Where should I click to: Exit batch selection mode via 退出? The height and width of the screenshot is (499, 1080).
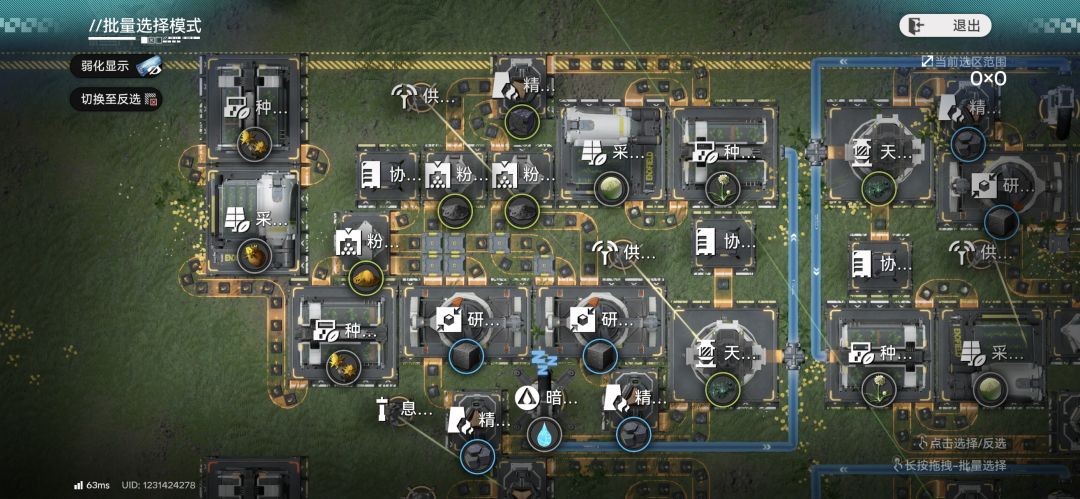pyautogui.click(x=945, y=26)
